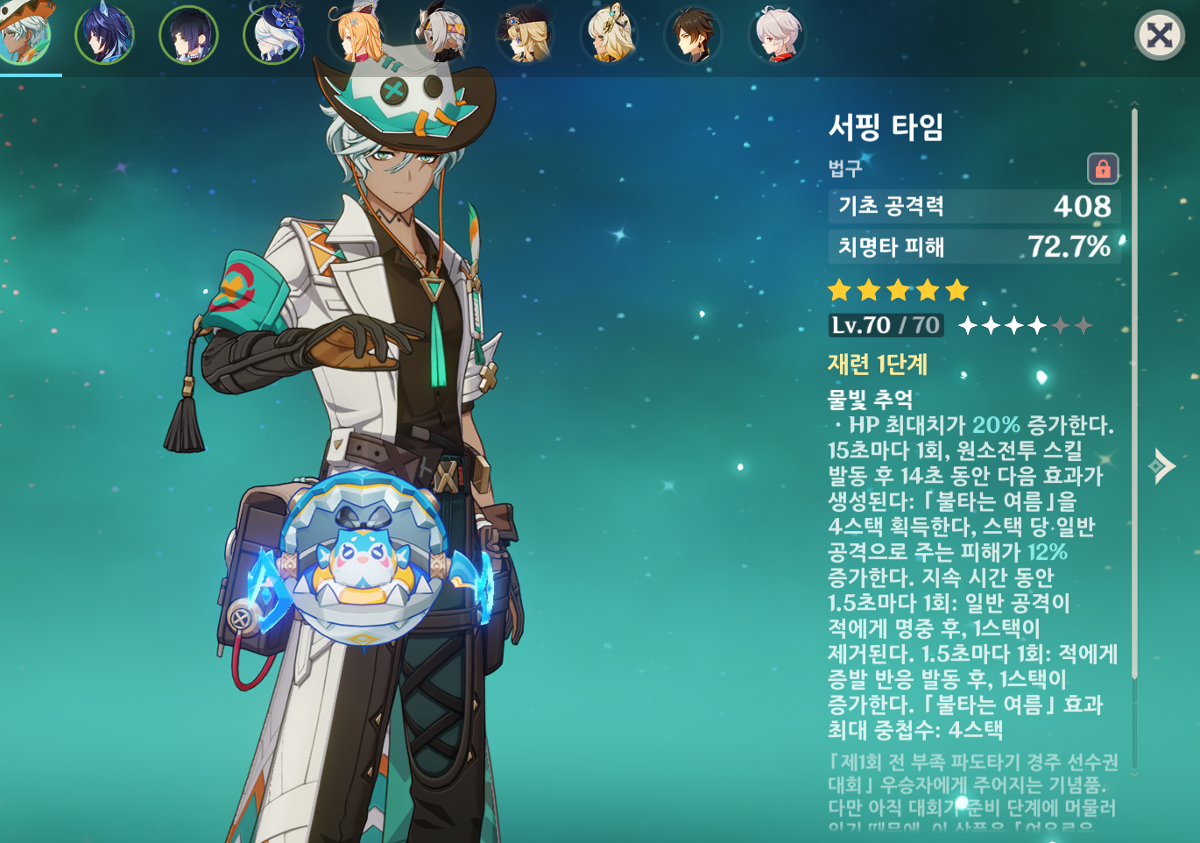Select Zhongli's portrait

[x=692, y=35]
